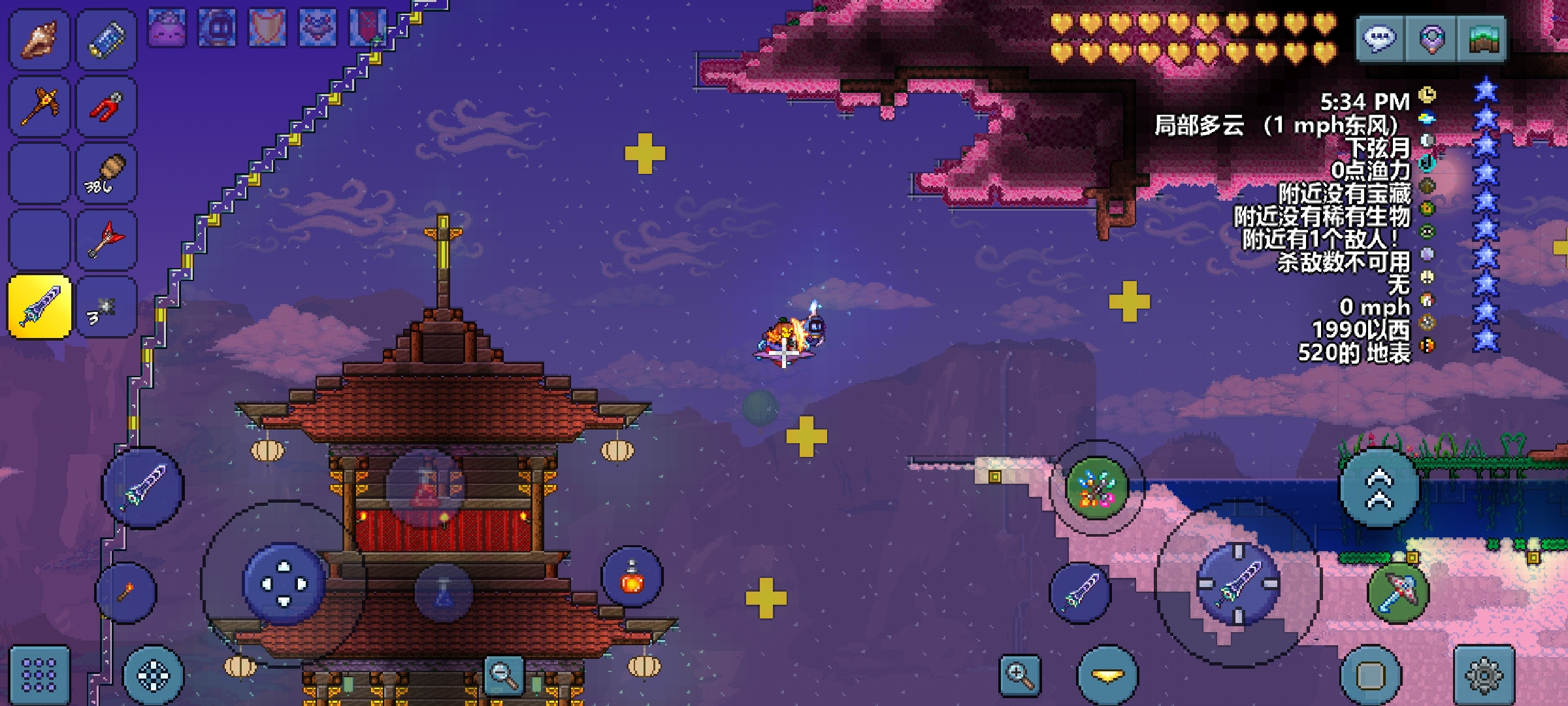Open the chat speech bubble button
1568x706 pixels.
pos(1380,39)
